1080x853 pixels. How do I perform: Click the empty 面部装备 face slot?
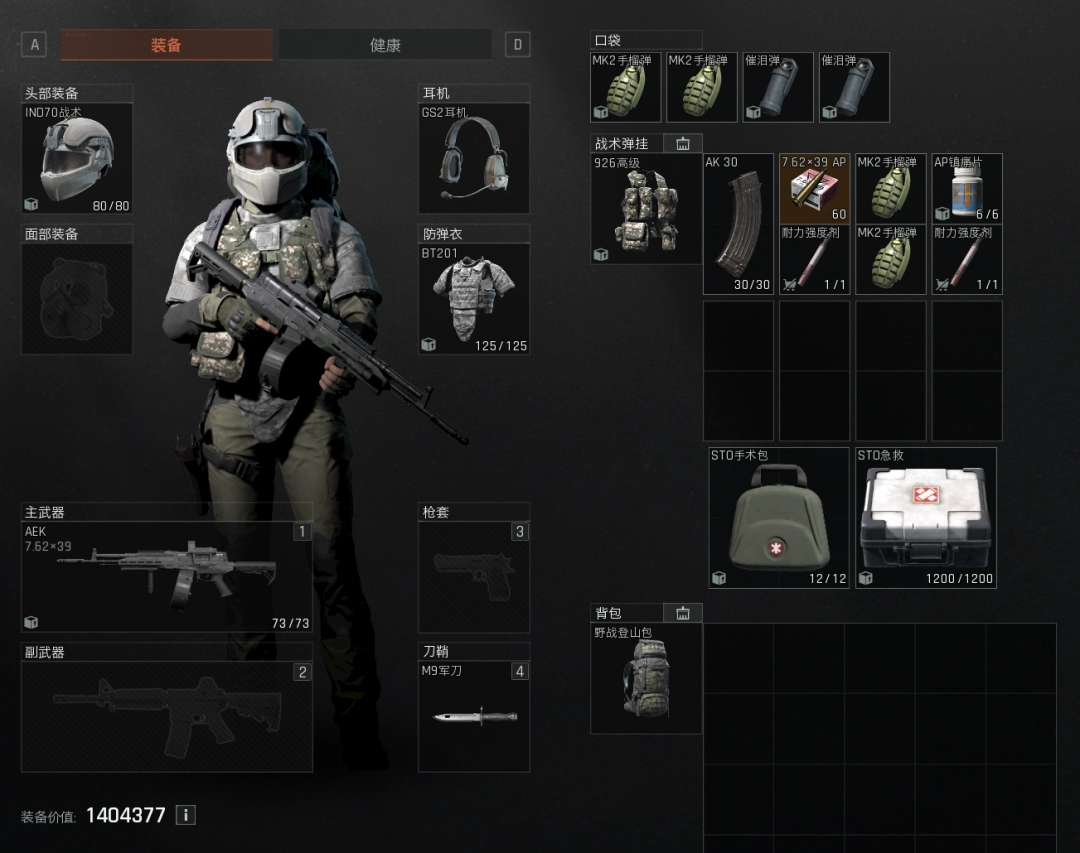tap(77, 298)
